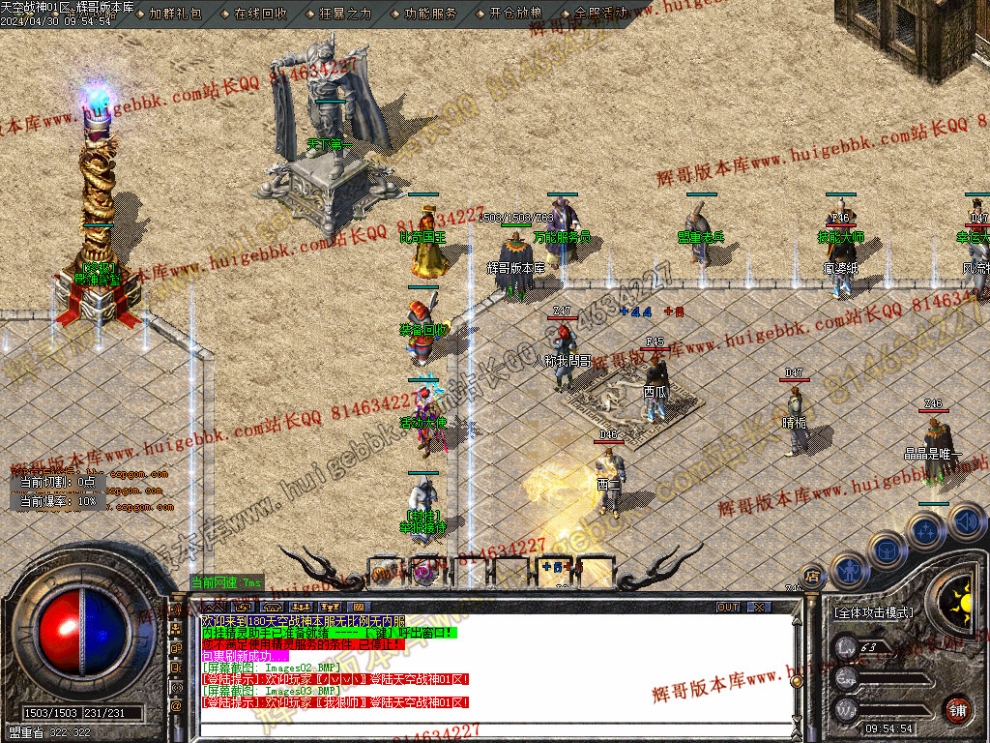990x743 pixels.
Task: Click the red 铺 stall button
Action: [x=958, y=710]
